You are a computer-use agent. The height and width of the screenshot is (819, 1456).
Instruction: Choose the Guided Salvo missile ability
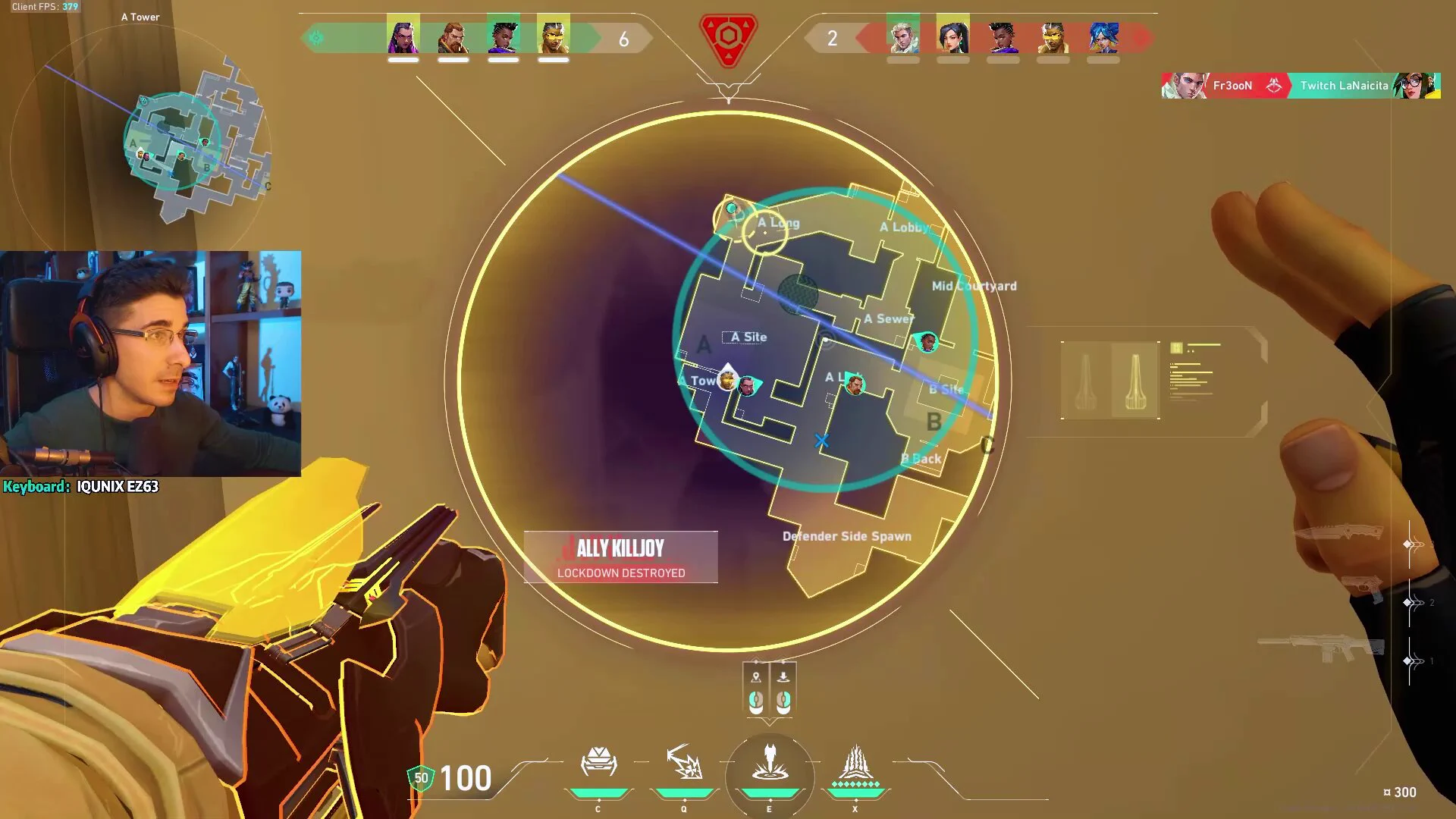tap(770, 763)
